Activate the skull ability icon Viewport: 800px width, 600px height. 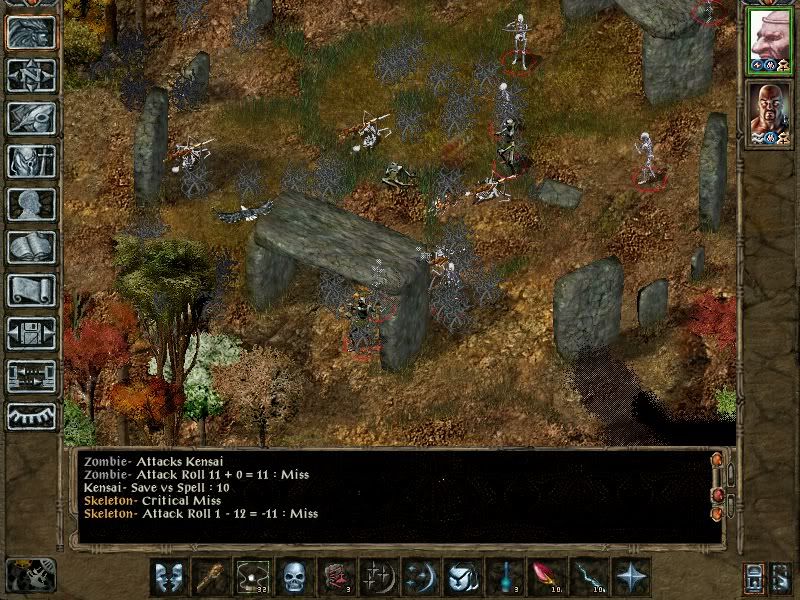(293, 578)
